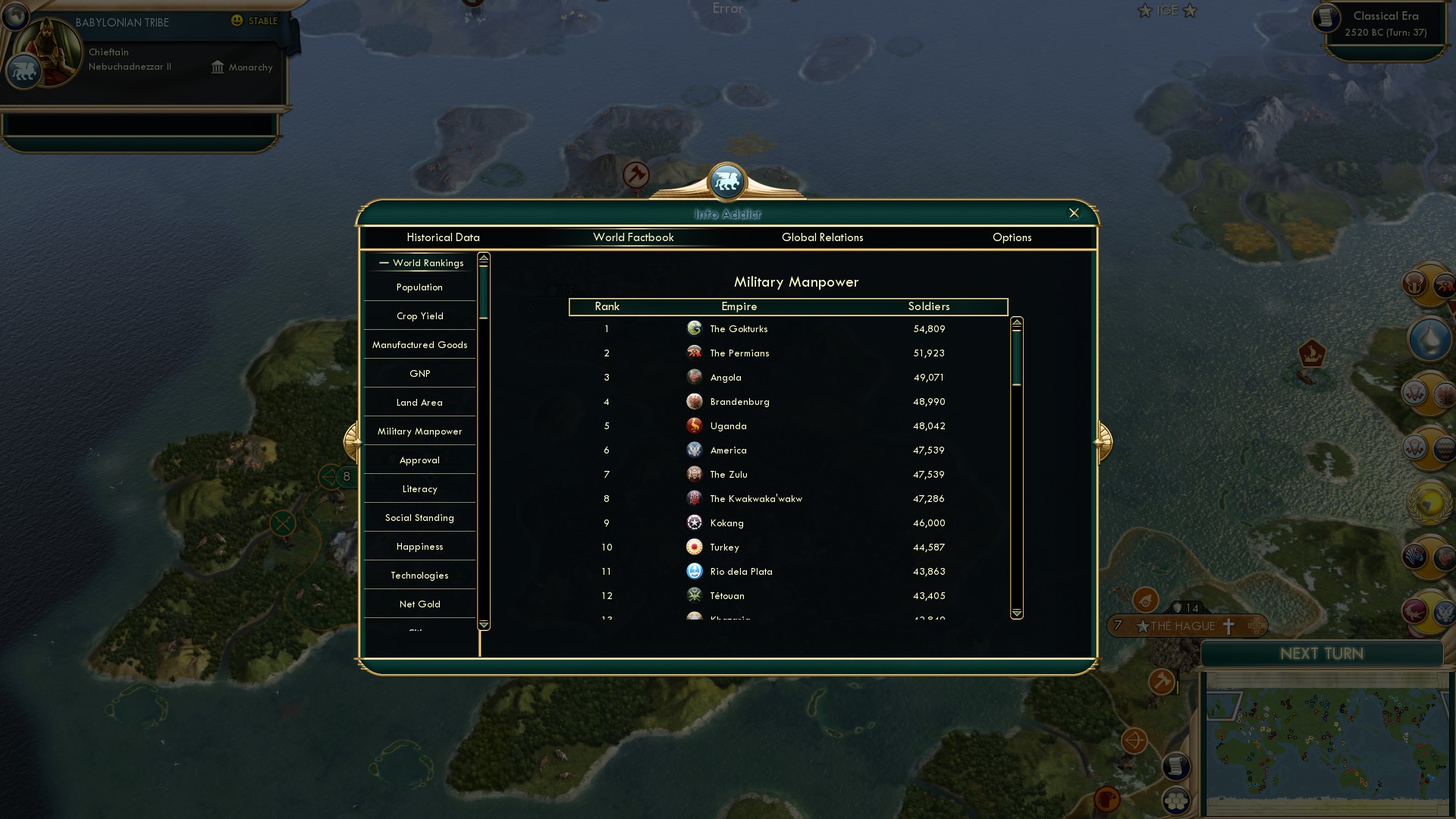Switch to the Global Relations tab
The image size is (1456, 819).
pos(823,237)
